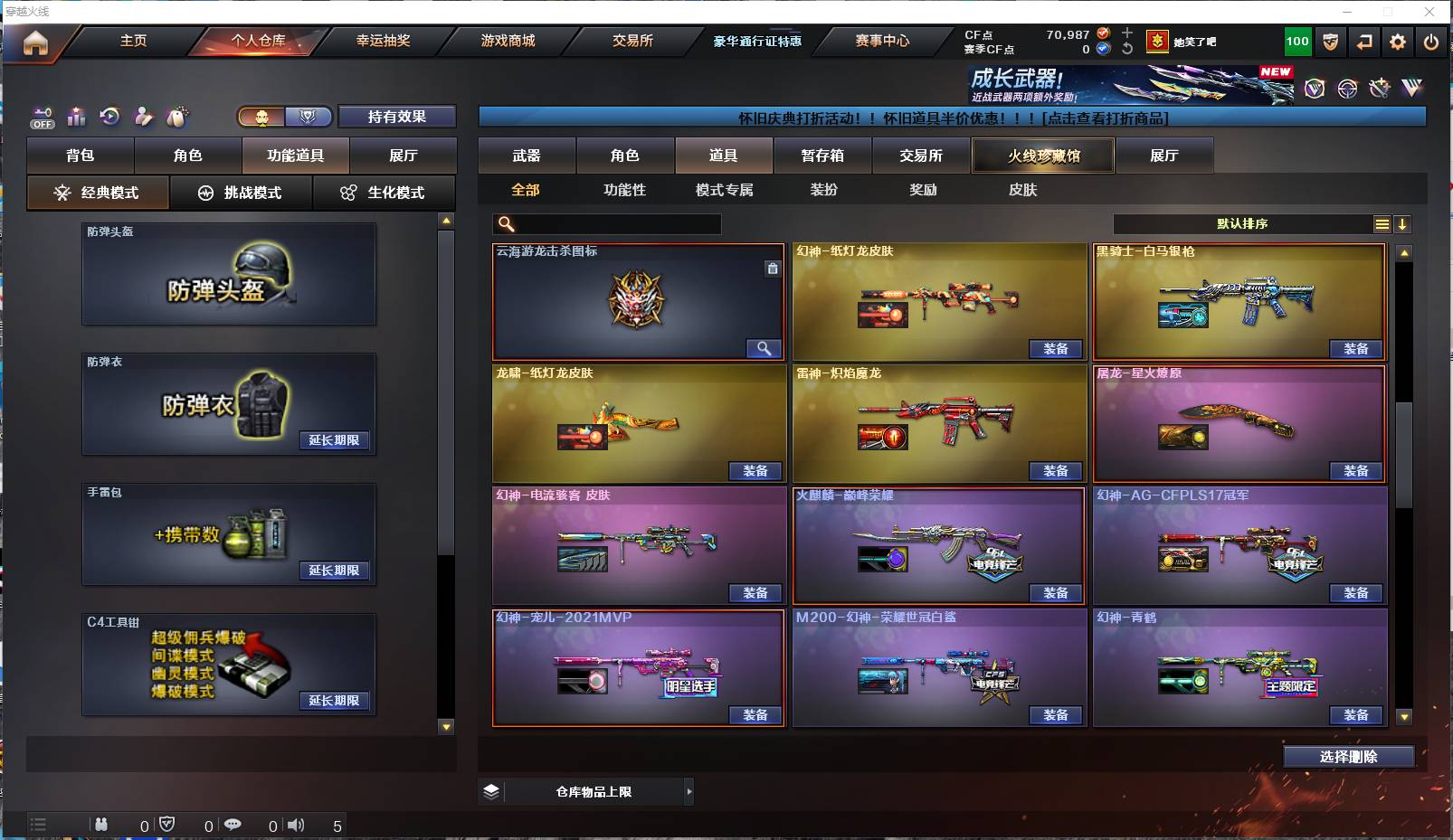Open the game settings gear icon

(1397, 41)
